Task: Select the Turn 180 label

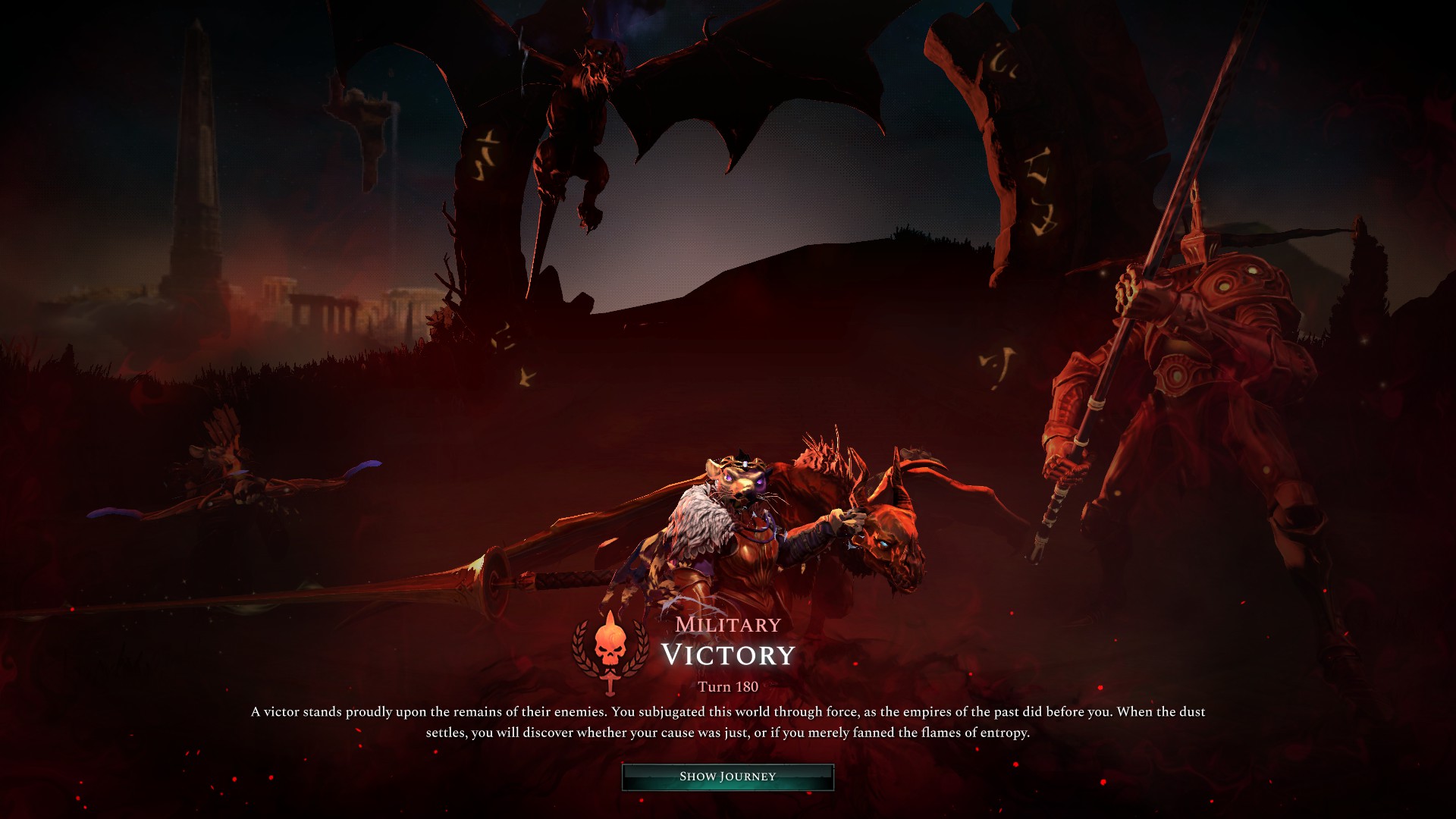Action: pyautogui.click(x=730, y=687)
